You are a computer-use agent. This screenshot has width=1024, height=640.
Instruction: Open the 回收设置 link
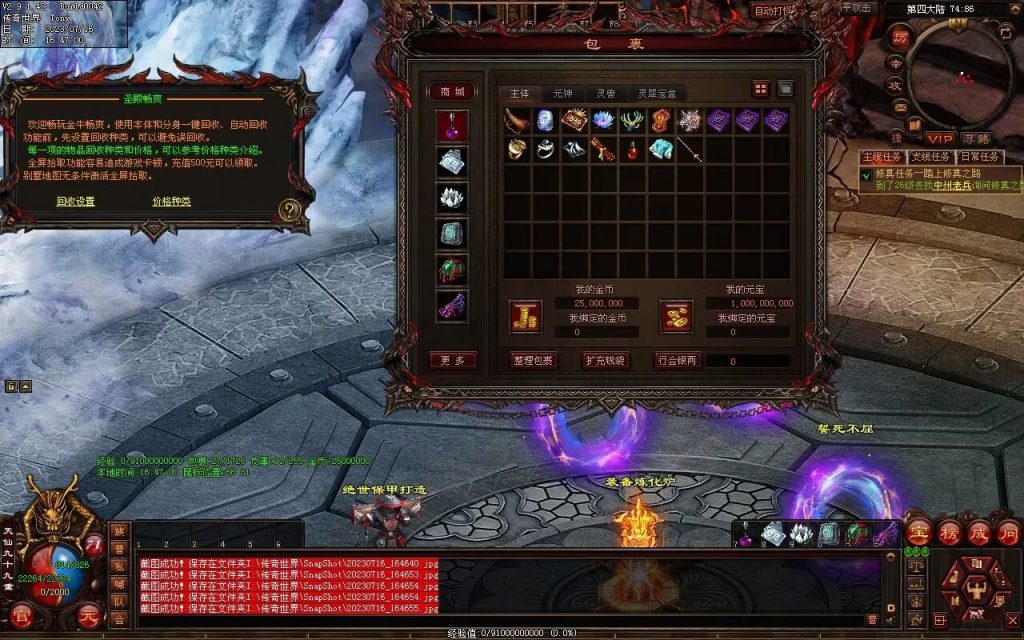click(x=75, y=201)
